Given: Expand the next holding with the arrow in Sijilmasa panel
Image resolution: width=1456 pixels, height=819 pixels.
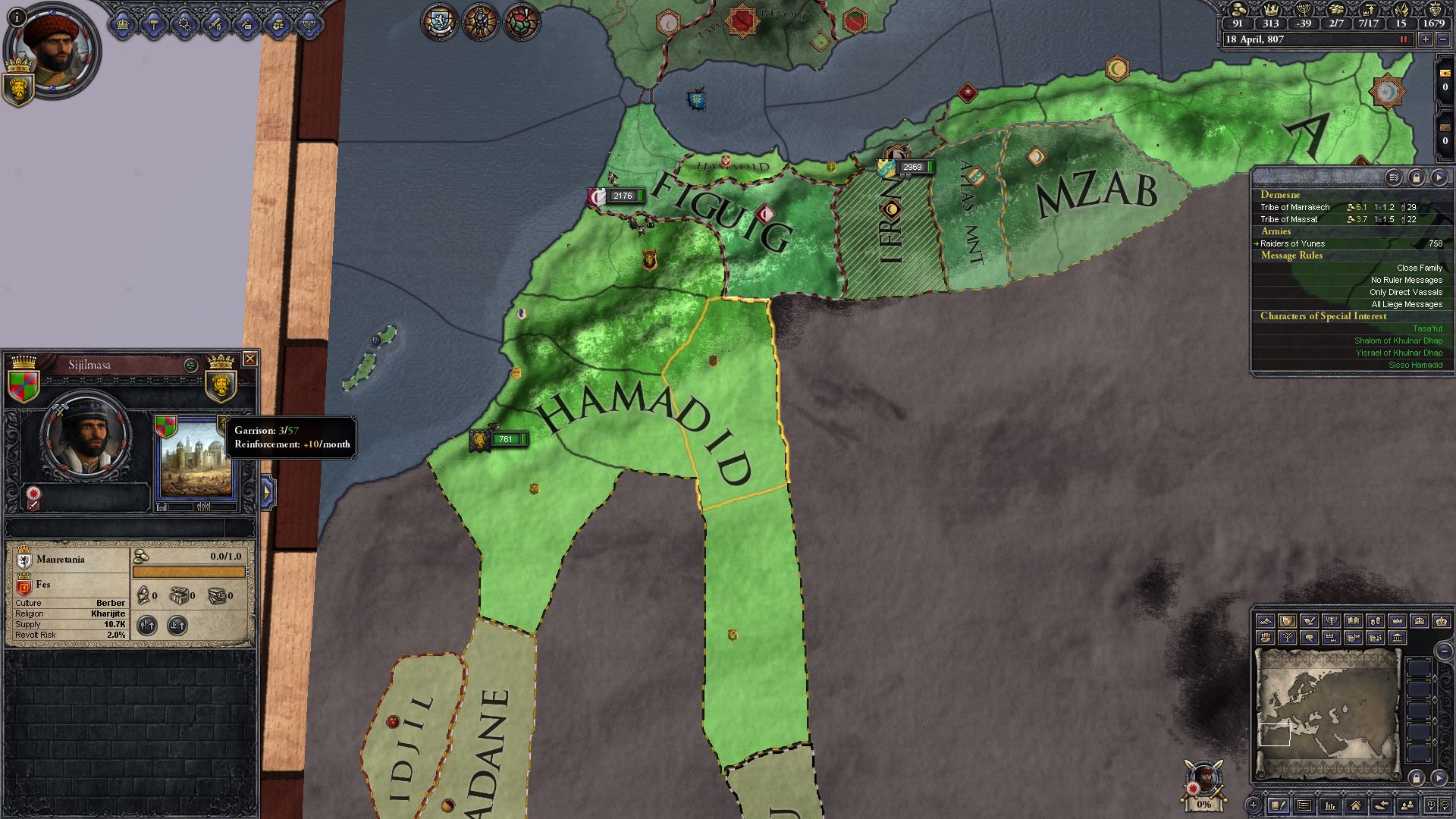Looking at the screenshot, I should [x=267, y=491].
